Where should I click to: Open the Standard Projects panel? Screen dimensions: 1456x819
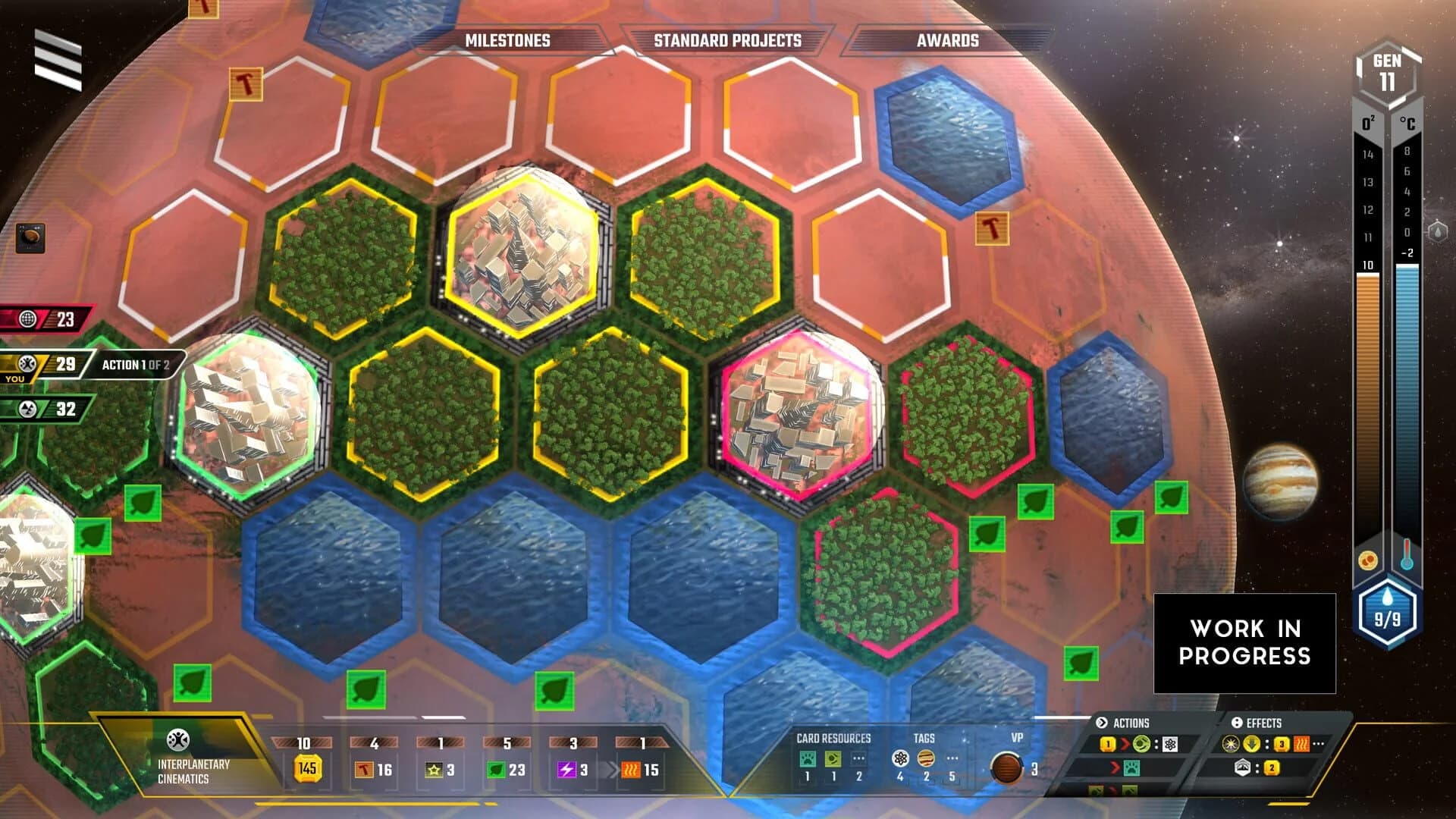coord(728,42)
